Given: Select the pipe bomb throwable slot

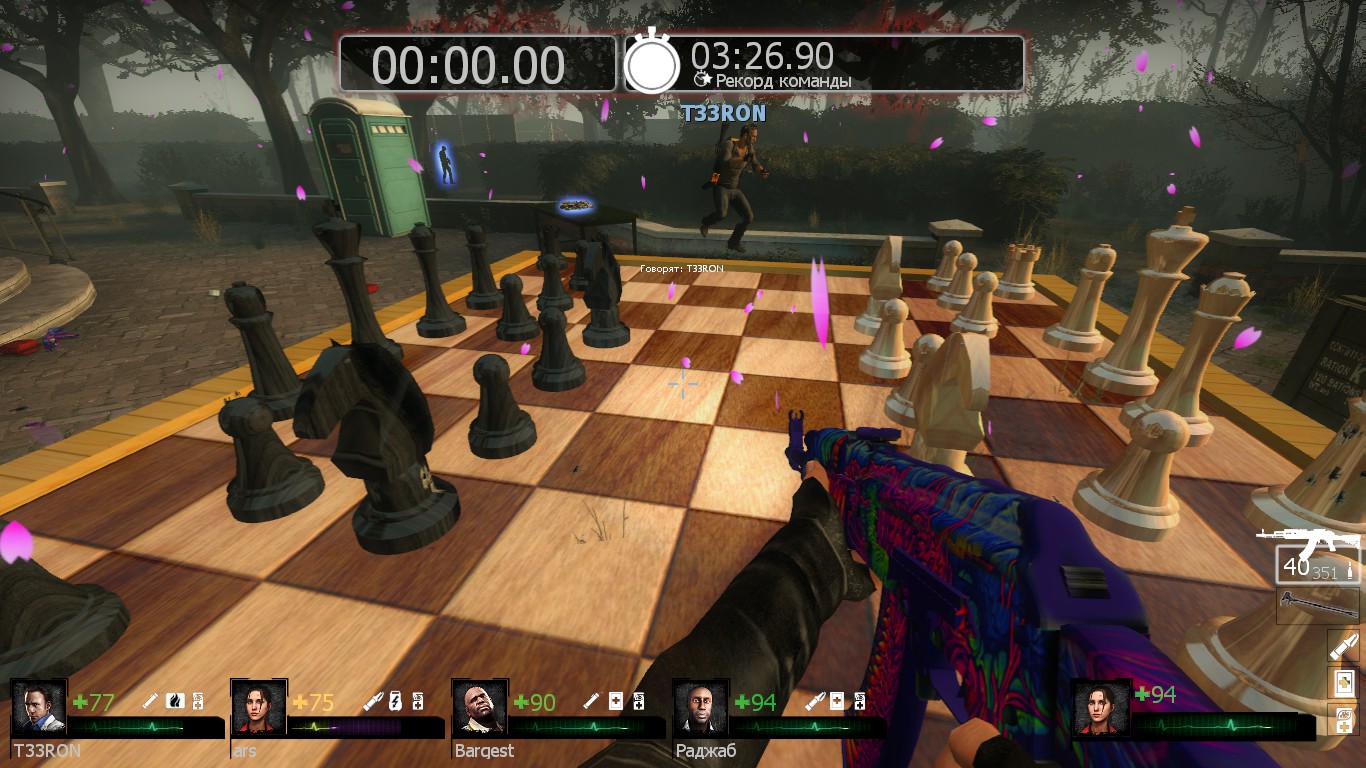Looking at the screenshot, I should pyautogui.click(x=1343, y=645).
